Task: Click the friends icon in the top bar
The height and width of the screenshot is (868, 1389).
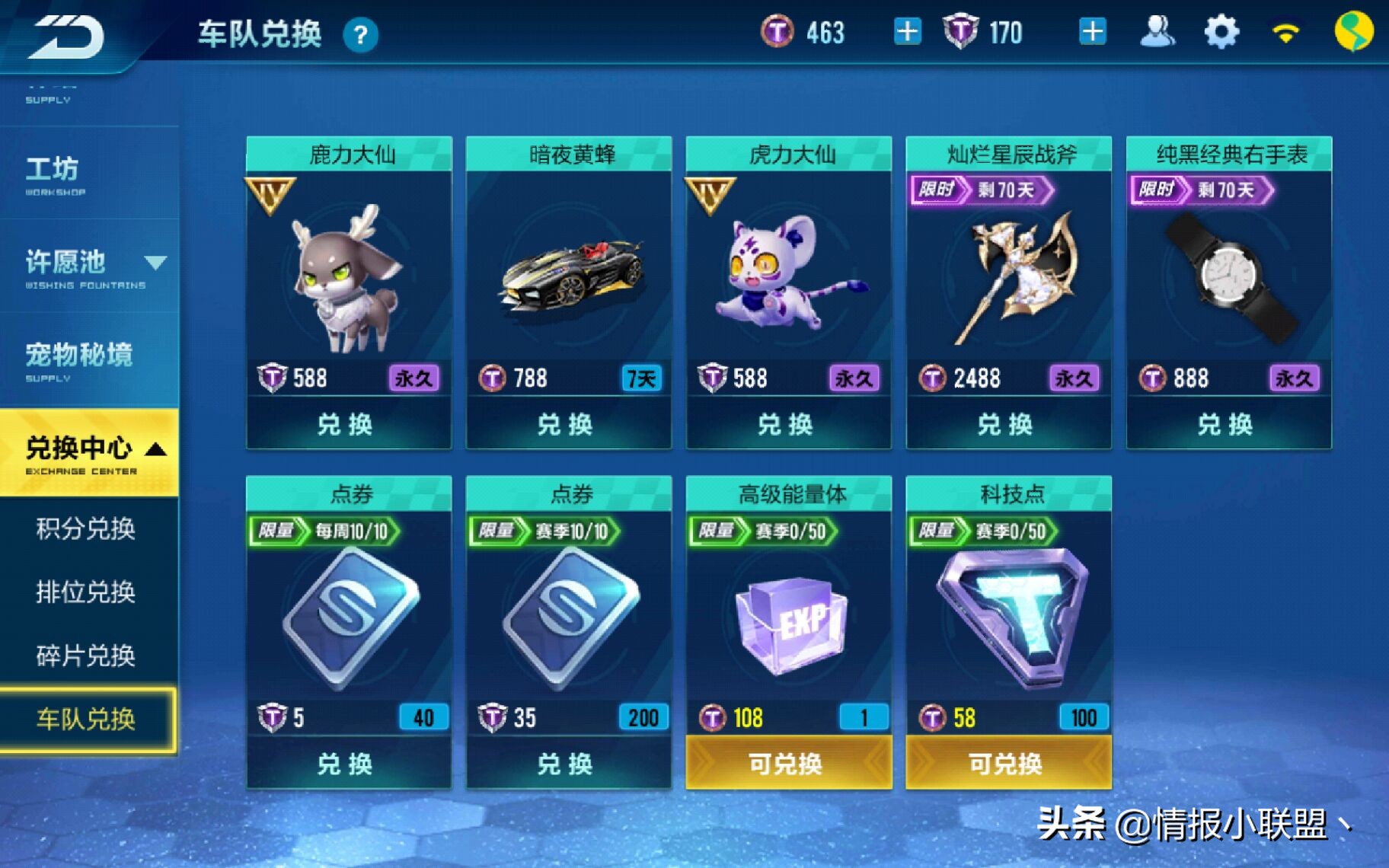Action: click(1157, 32)
